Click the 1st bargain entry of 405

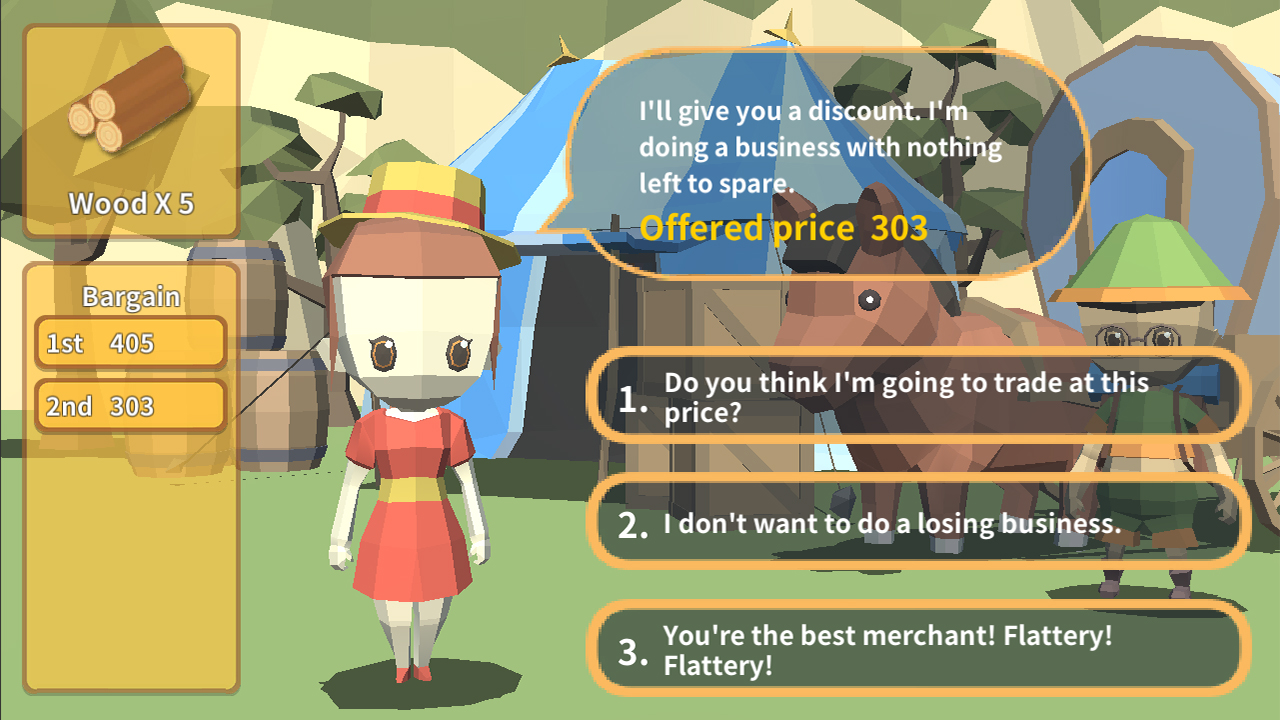(130, 343)
